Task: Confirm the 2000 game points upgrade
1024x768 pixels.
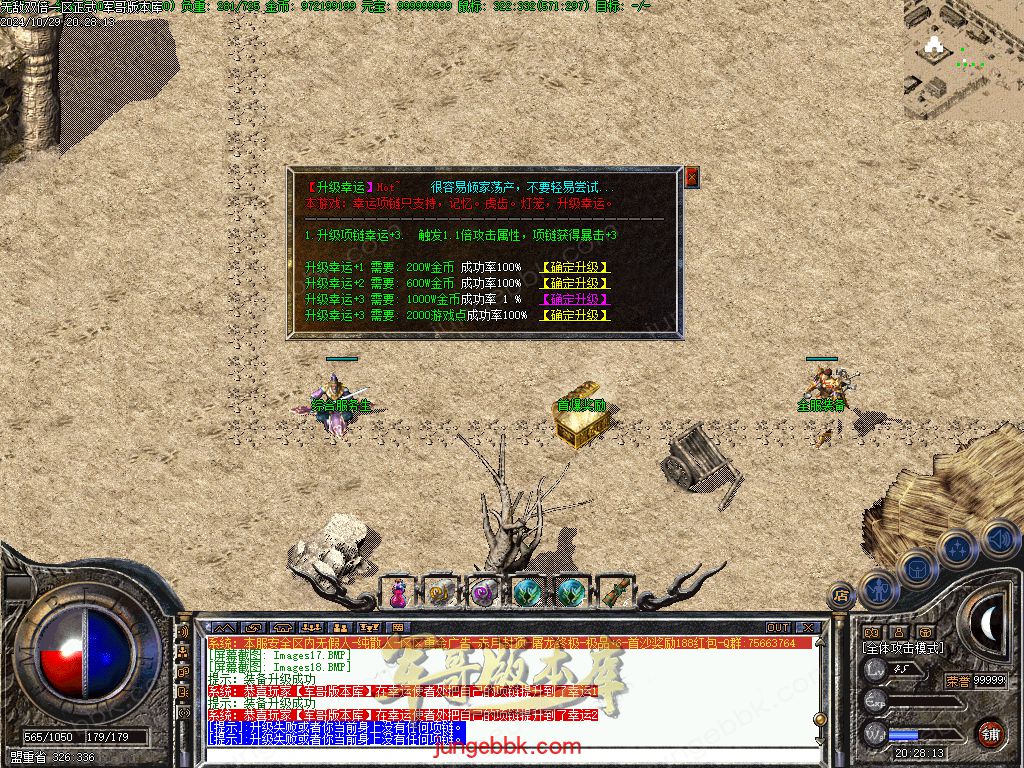Action: [574, 315]
